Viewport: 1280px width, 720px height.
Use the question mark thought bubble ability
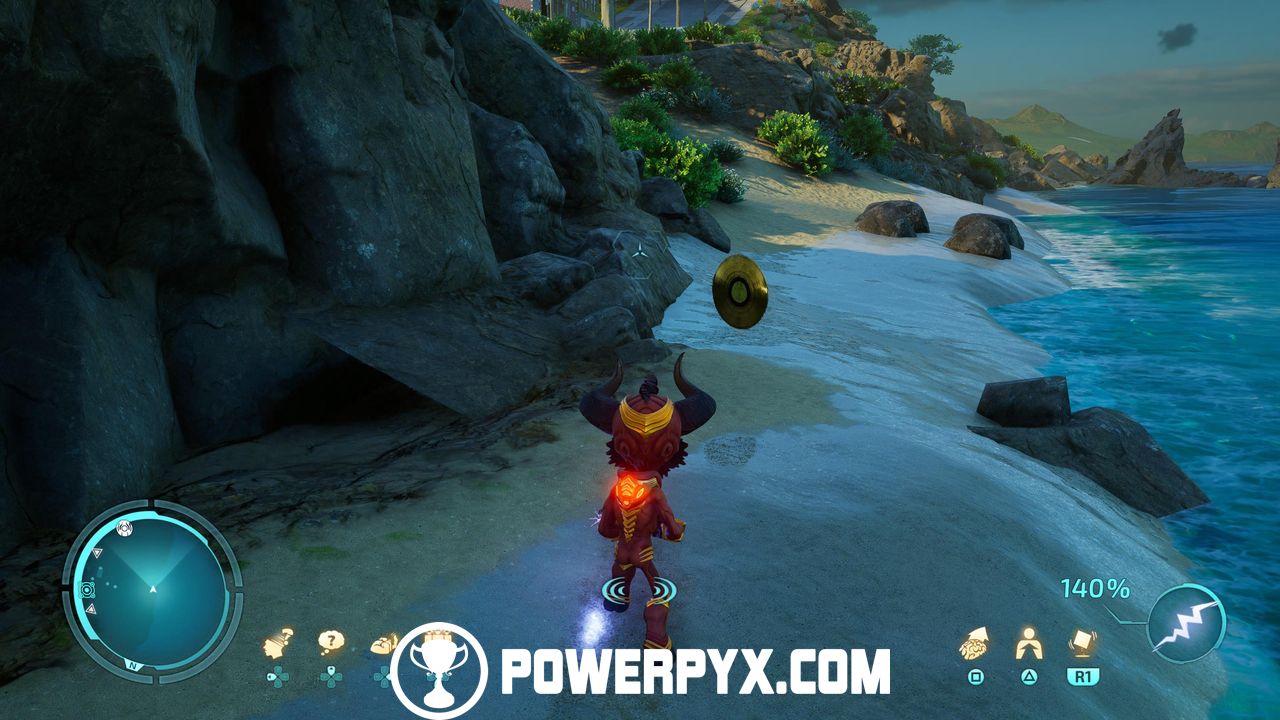tap(331, 642)
